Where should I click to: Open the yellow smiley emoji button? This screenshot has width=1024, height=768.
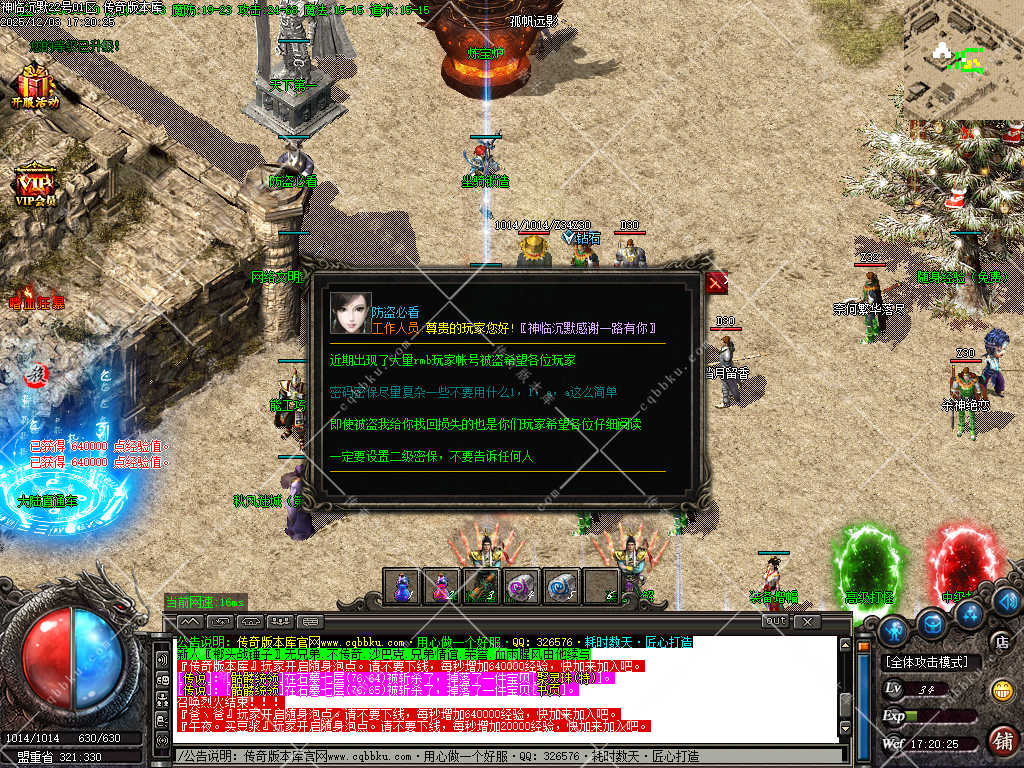click(1001, 690)
